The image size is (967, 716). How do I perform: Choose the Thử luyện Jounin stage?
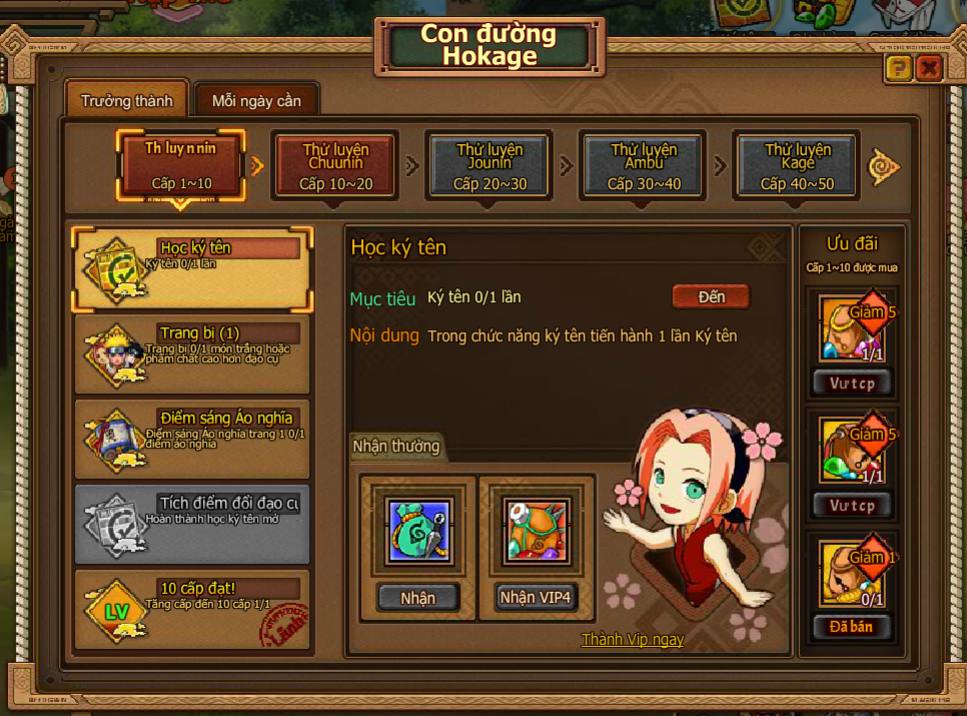pos(490,165)
